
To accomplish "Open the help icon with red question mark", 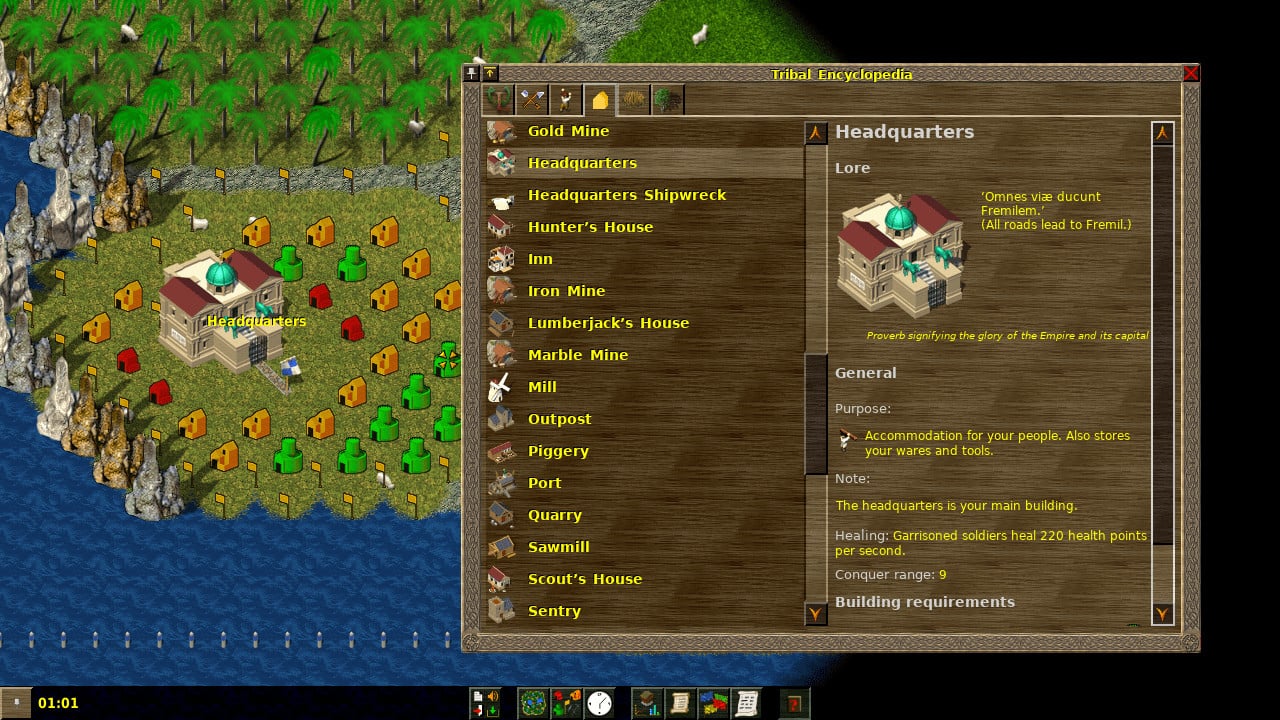I will point(794,703).
